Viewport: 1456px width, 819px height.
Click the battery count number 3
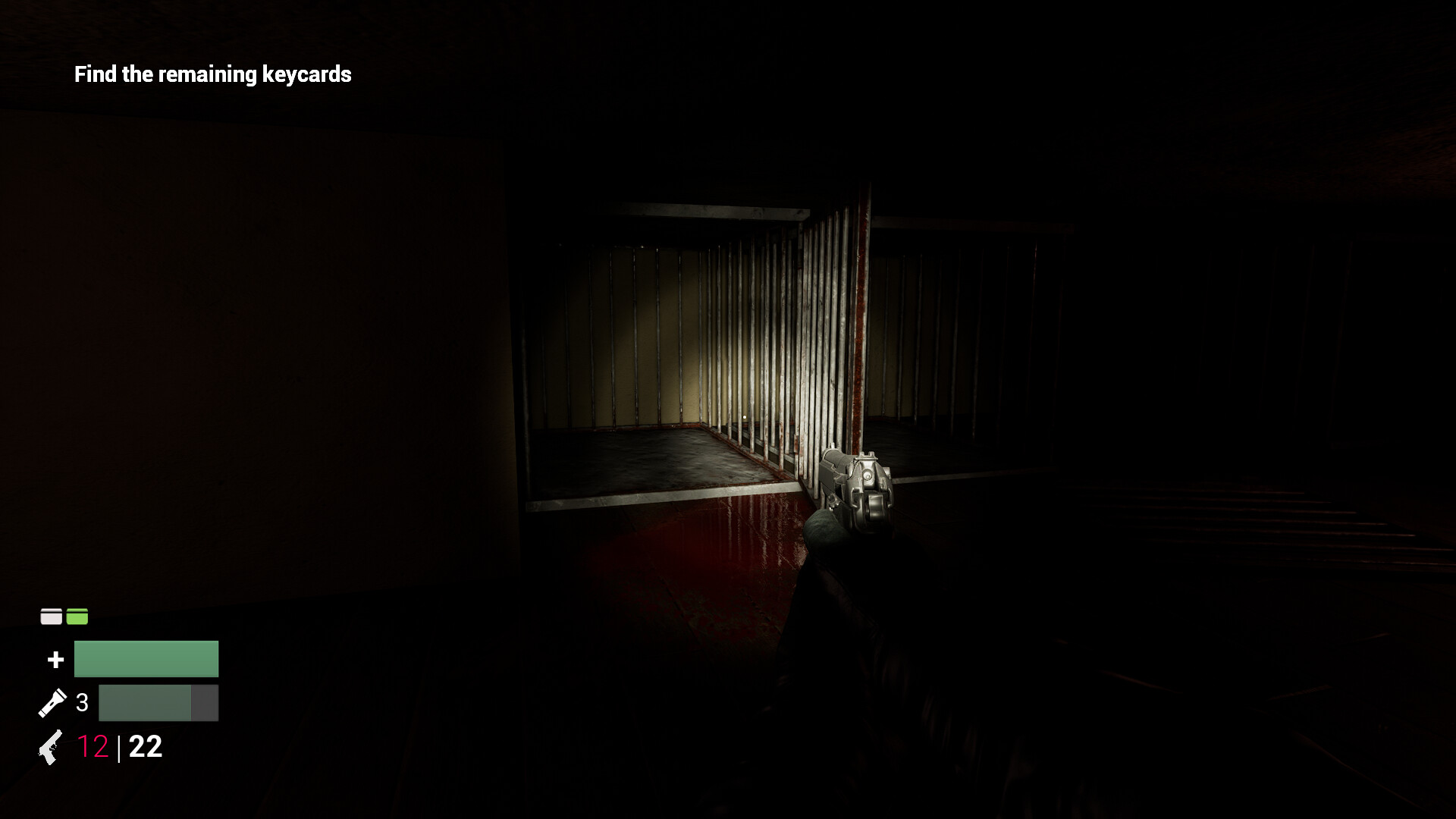coord(82,702)
